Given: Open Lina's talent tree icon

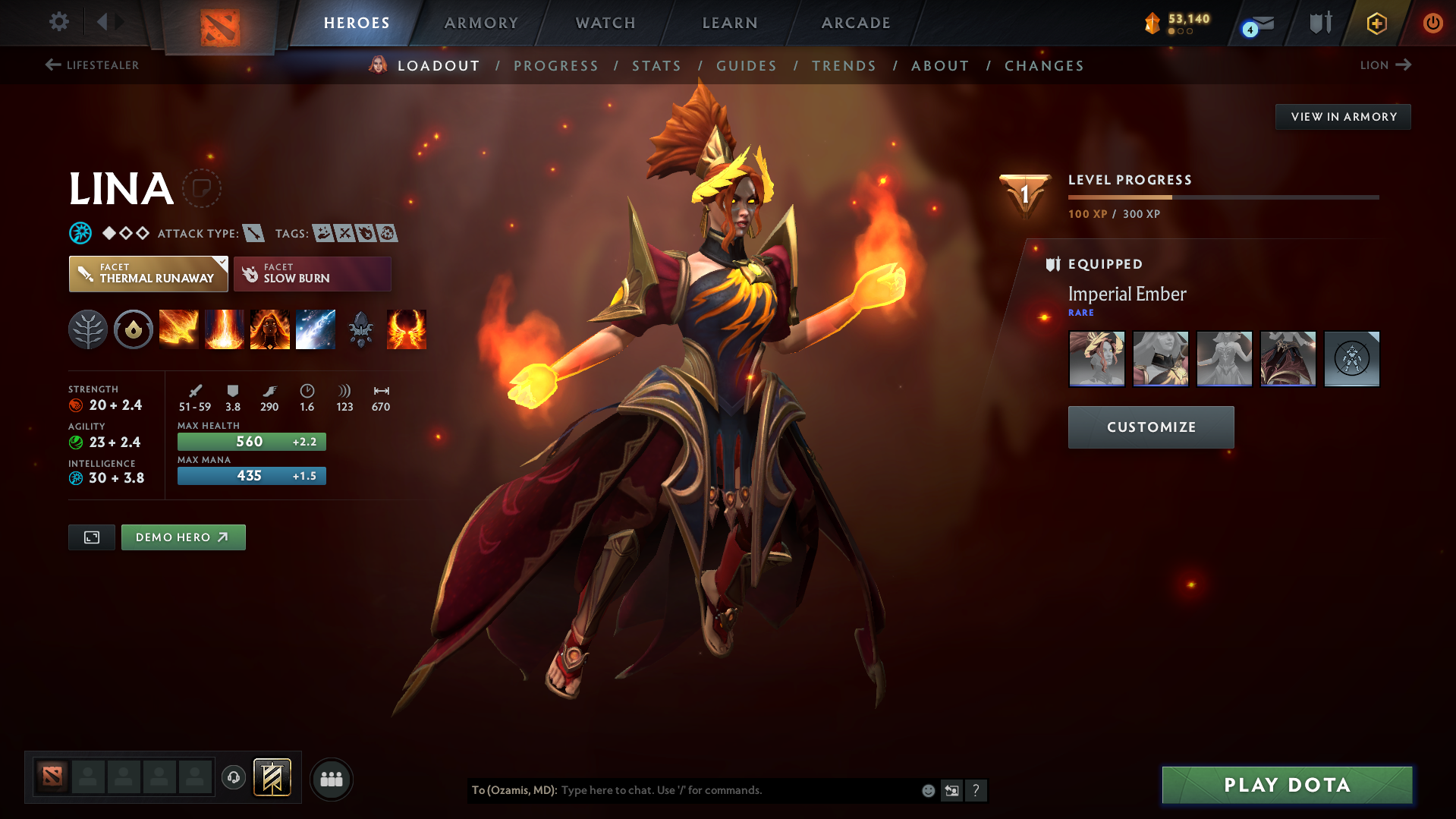Looking at the screenshot, I should (x=88, y=329).
